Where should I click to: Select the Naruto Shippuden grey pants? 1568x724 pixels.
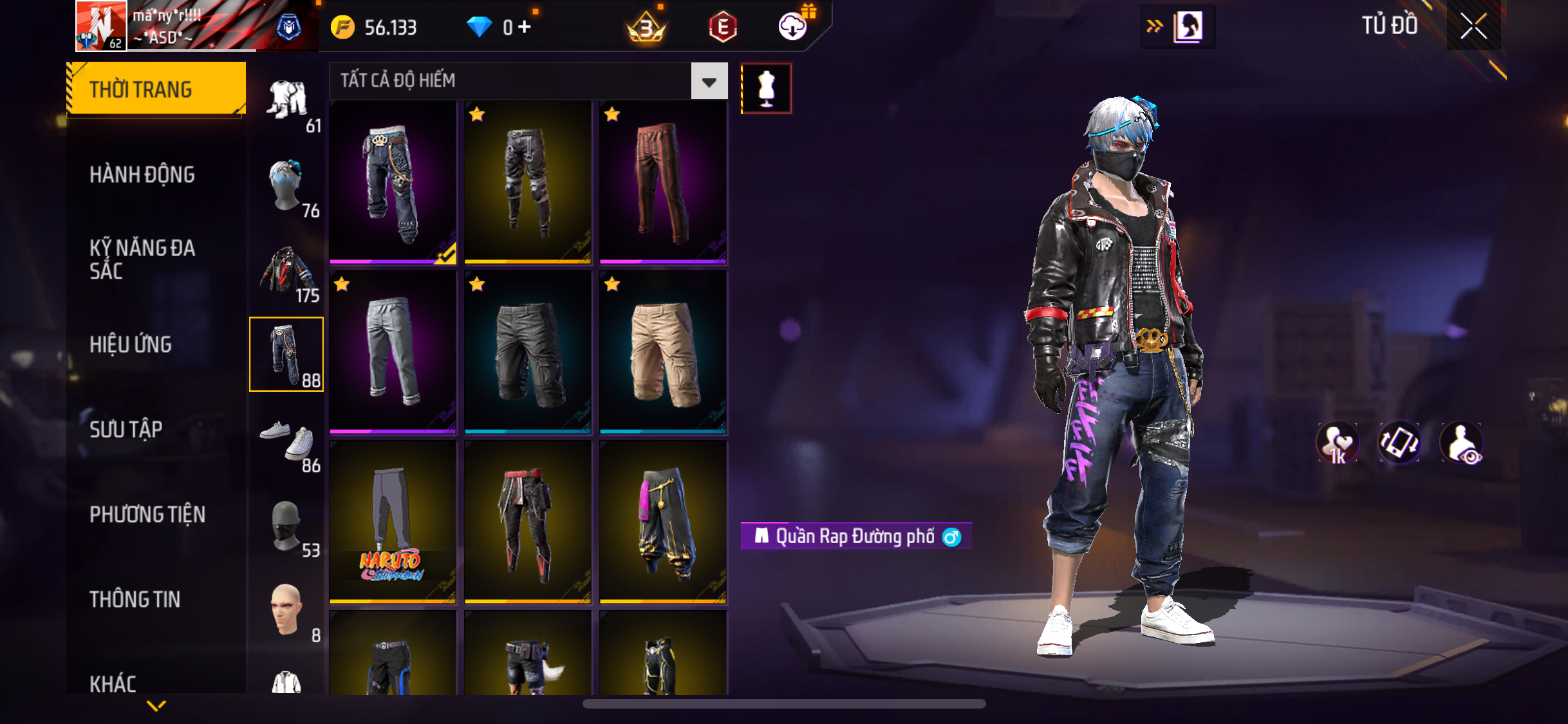tap(393, 523)
